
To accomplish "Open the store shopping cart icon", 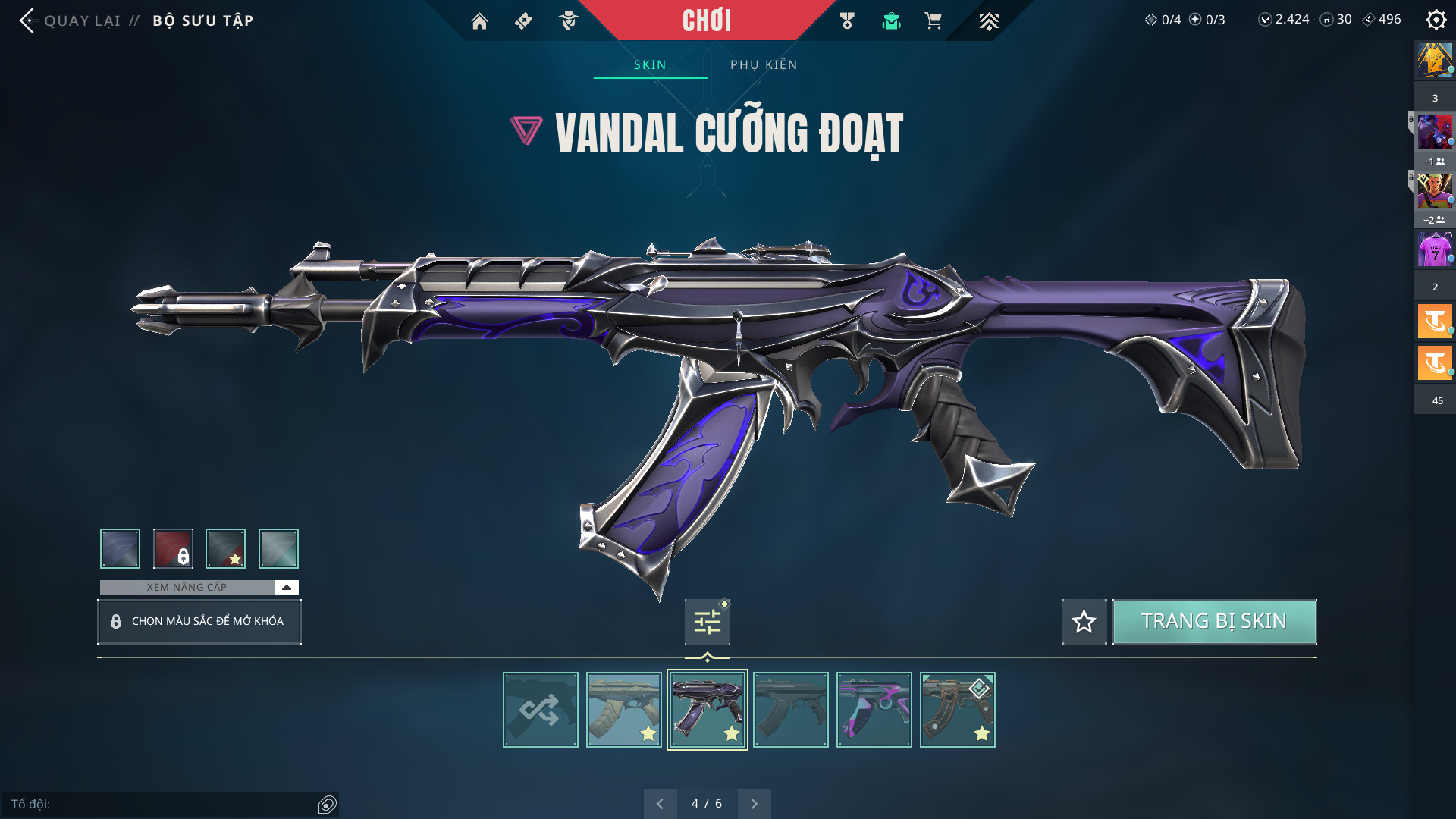I will point(933,21).
